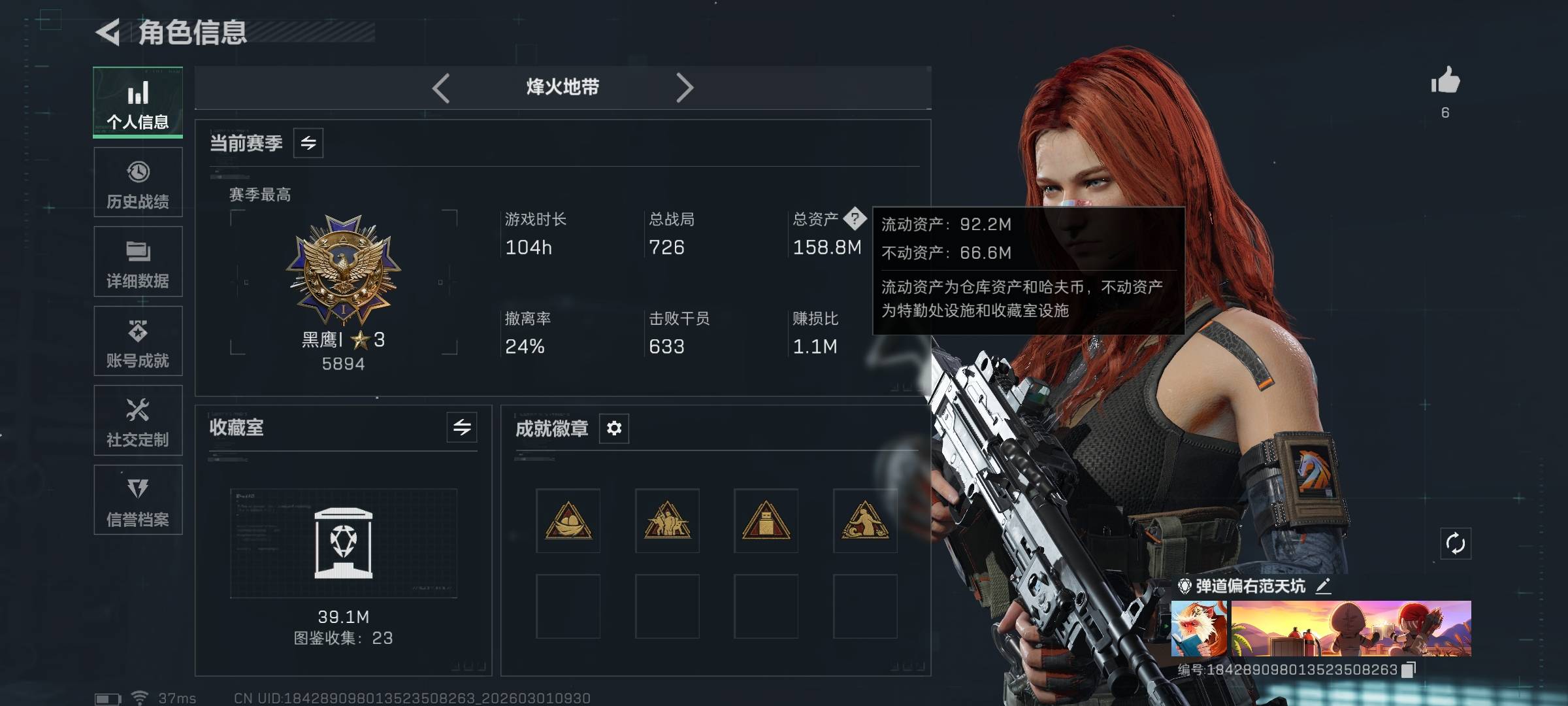Select the 账号成就 tab
Image resolution: width=1568 pixels, height=706 pixels.
(x=138, y=341)
